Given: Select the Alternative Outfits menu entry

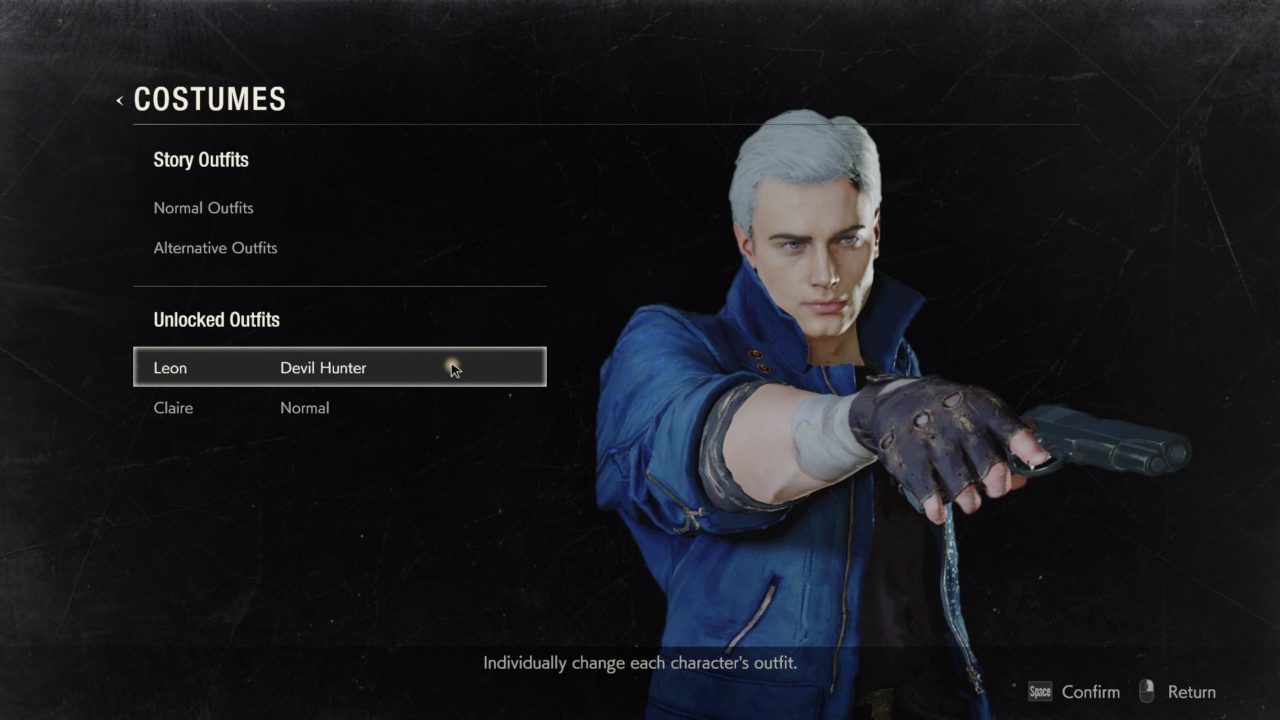Looking at the screenshot, I should (x=215, y=248).
